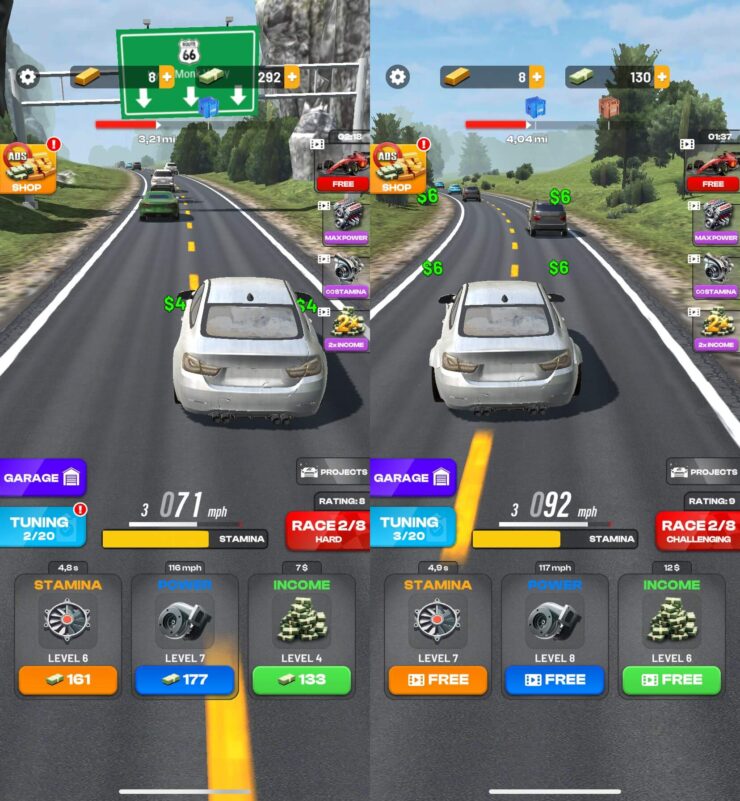Claim the FREE Power Level 8 upgrade
This screenshot has width=740, height=801.
click(555, 680)
